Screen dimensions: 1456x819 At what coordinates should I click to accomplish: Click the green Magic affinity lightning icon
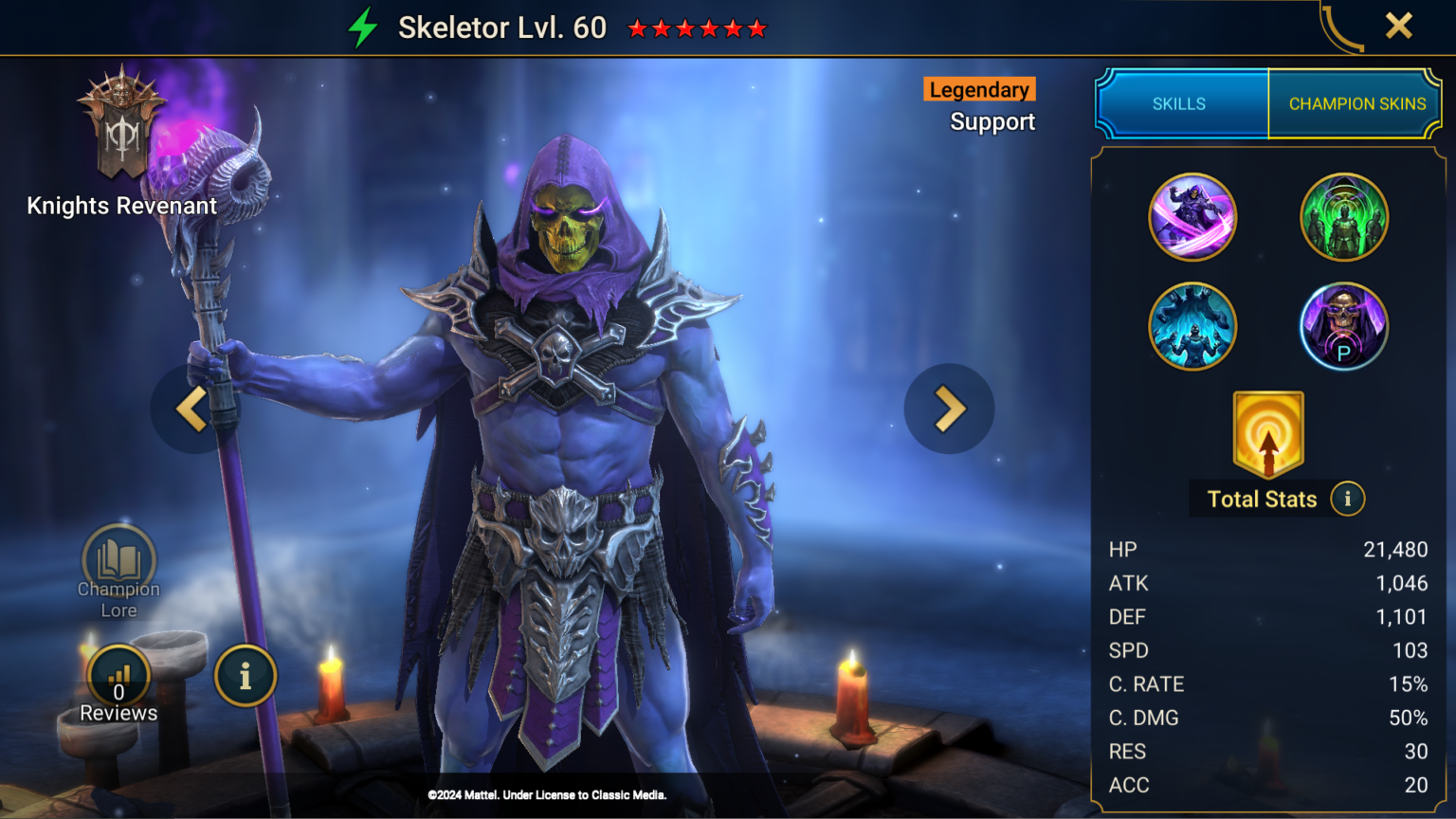point(363,27)
